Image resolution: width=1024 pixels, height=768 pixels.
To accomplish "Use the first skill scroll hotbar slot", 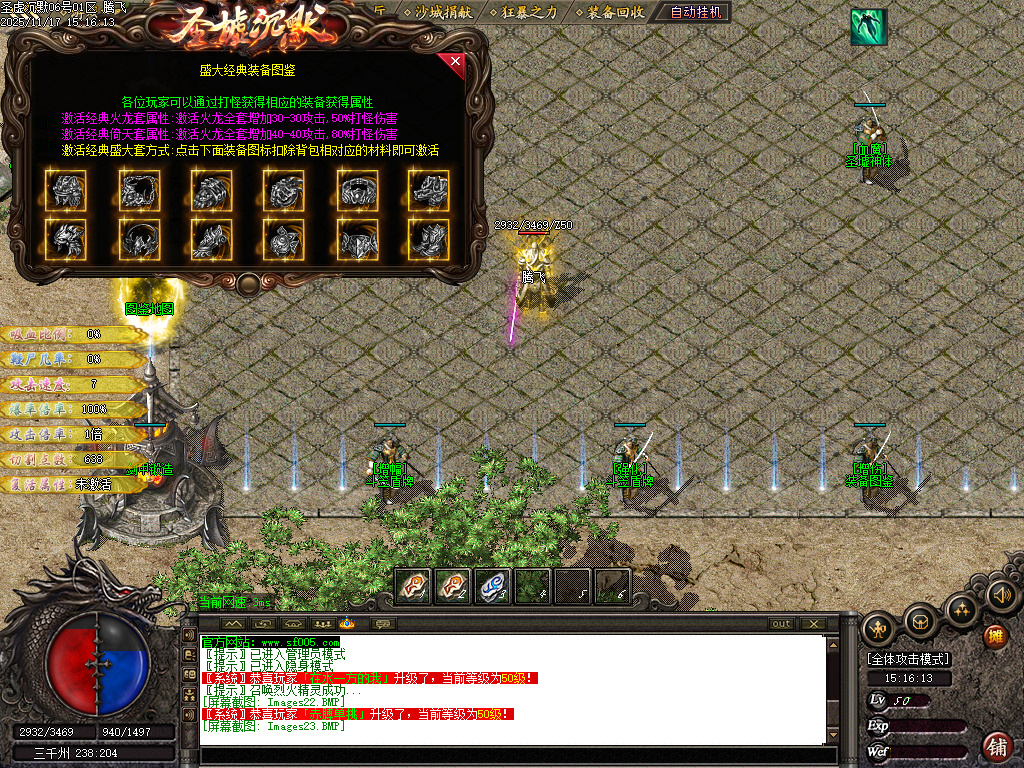I will 413,586.
